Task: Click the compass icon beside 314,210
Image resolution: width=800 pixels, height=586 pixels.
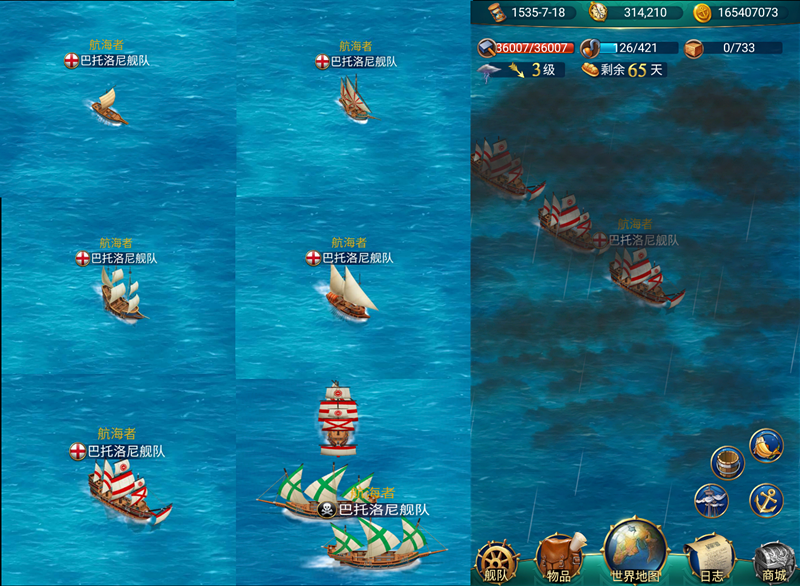Action: point(599,12)
